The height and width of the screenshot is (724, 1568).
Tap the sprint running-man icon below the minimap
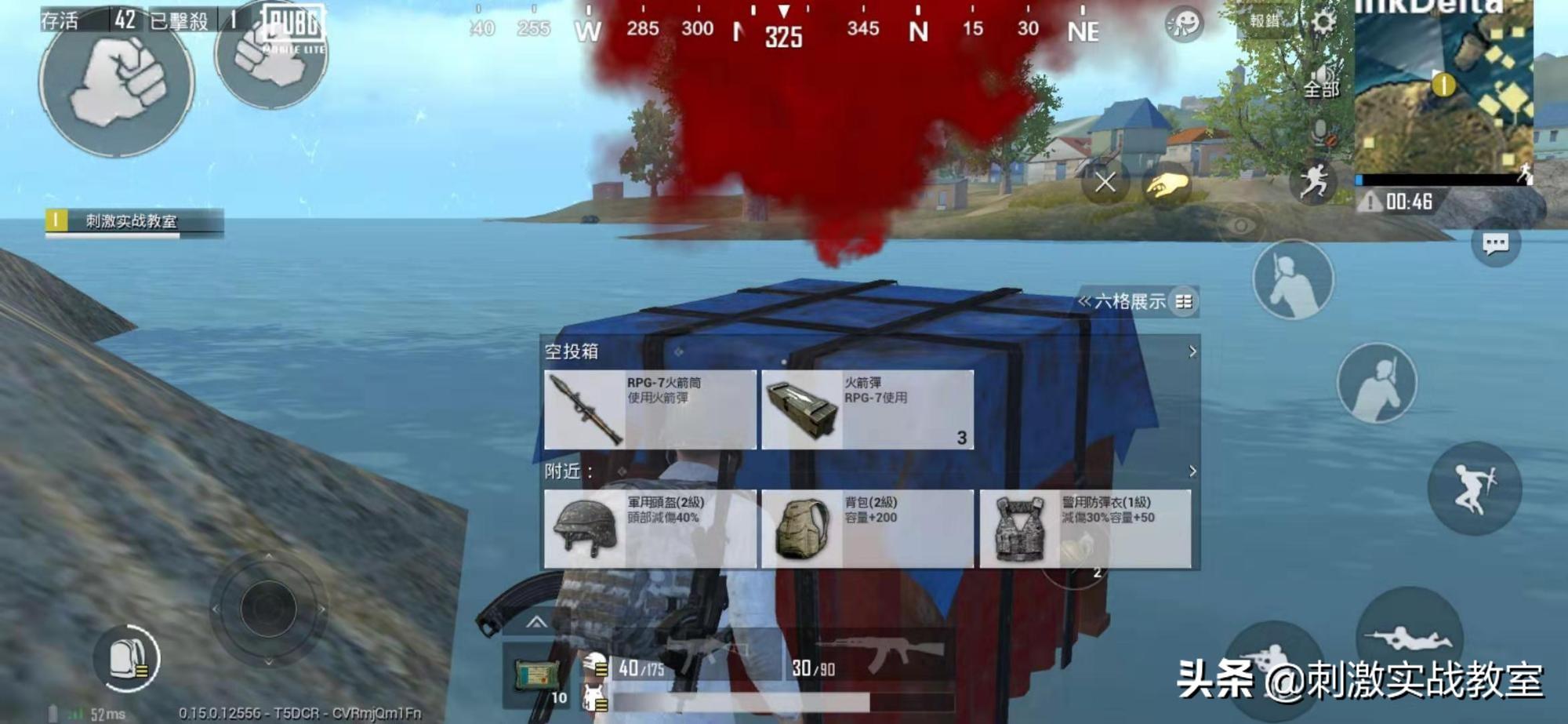click(x=1312, y=179)
